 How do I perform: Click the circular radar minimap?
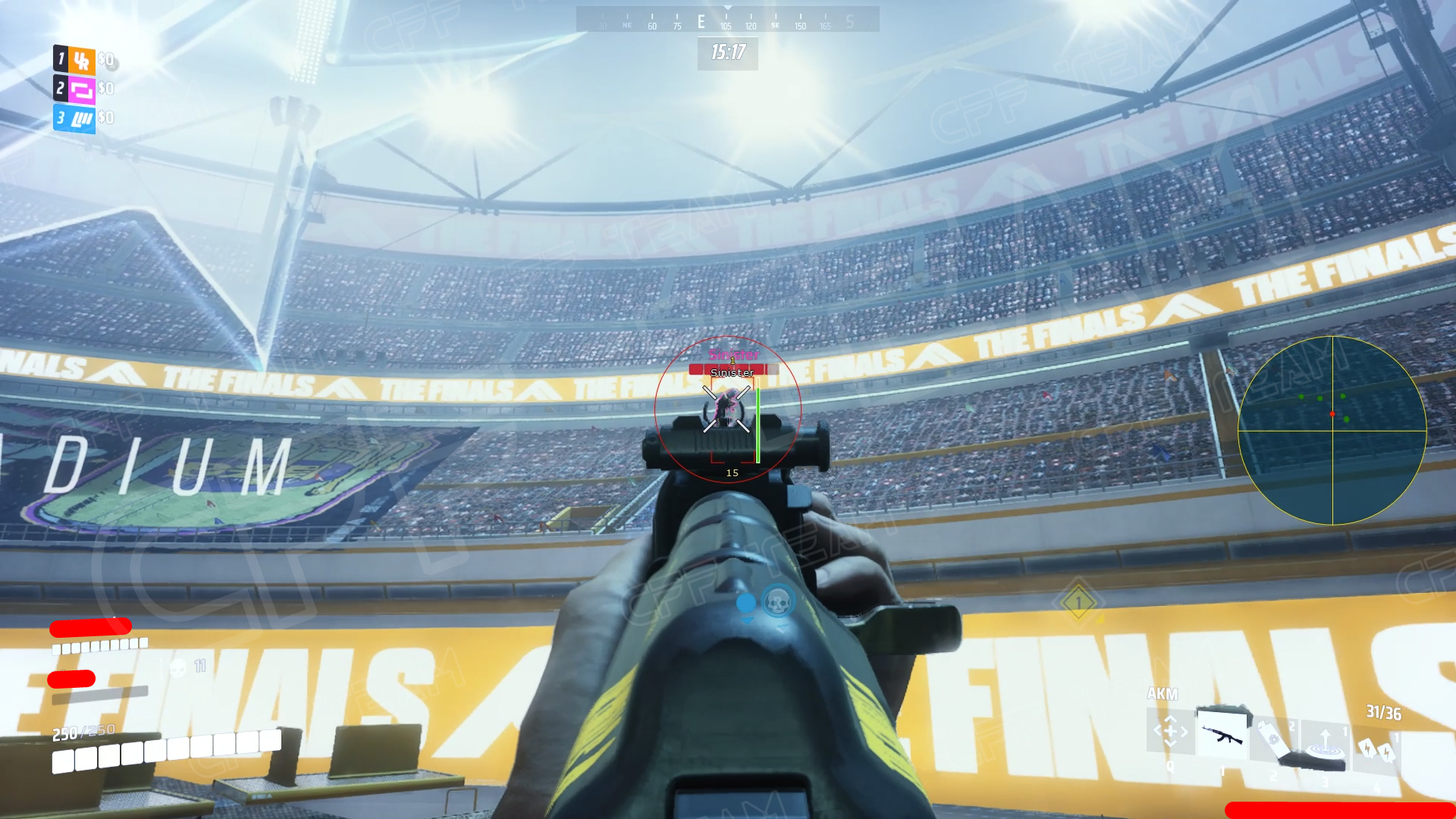1332,430
